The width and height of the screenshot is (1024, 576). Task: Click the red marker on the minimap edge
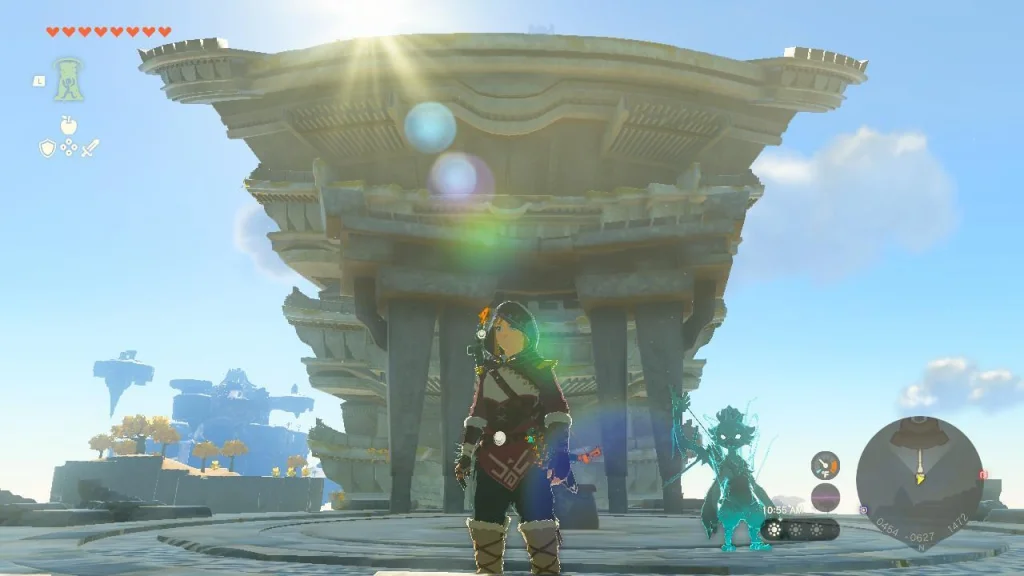982,475
